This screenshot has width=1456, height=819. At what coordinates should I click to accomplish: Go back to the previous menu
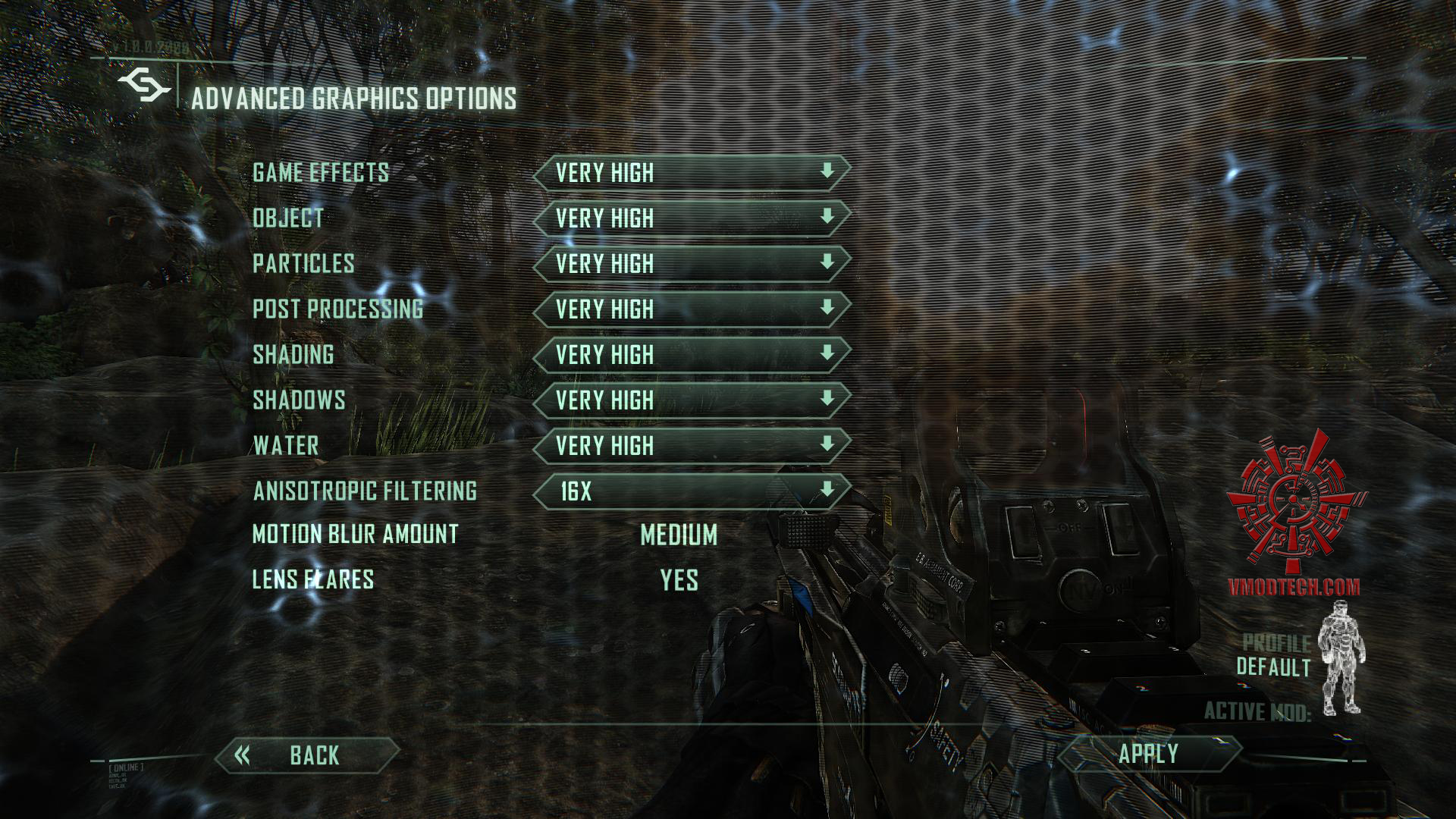307,755
